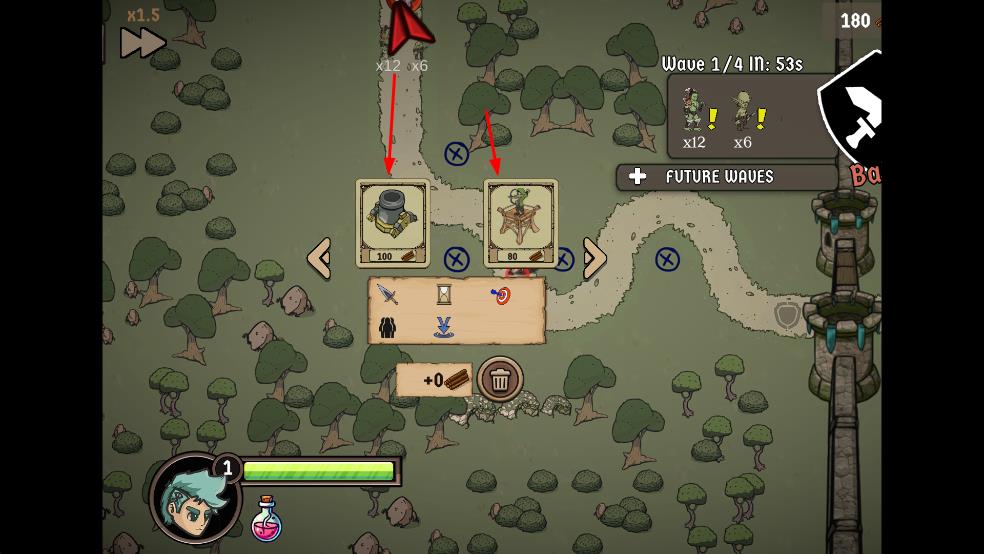
Task: Show the next tower with right arrow
Action: tap(594, 258)
